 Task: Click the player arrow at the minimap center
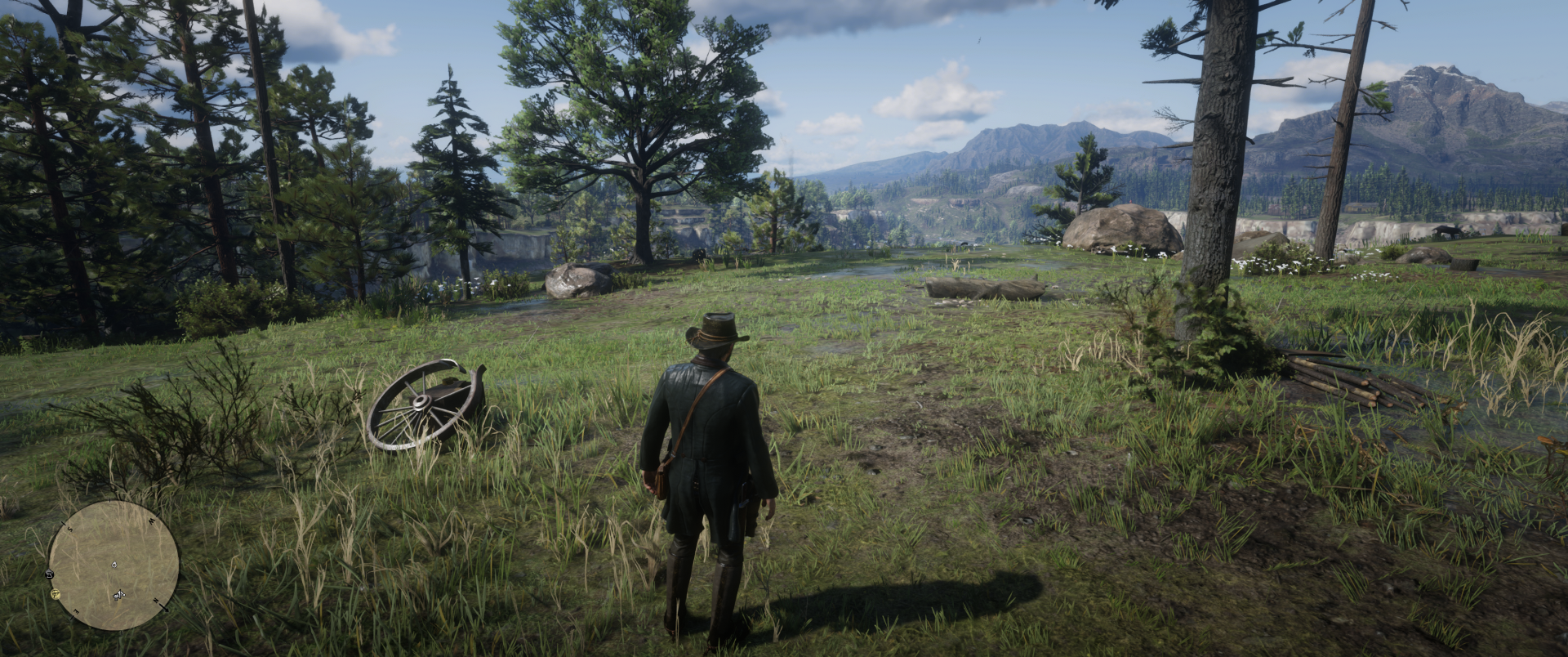[x=114, y=564]
